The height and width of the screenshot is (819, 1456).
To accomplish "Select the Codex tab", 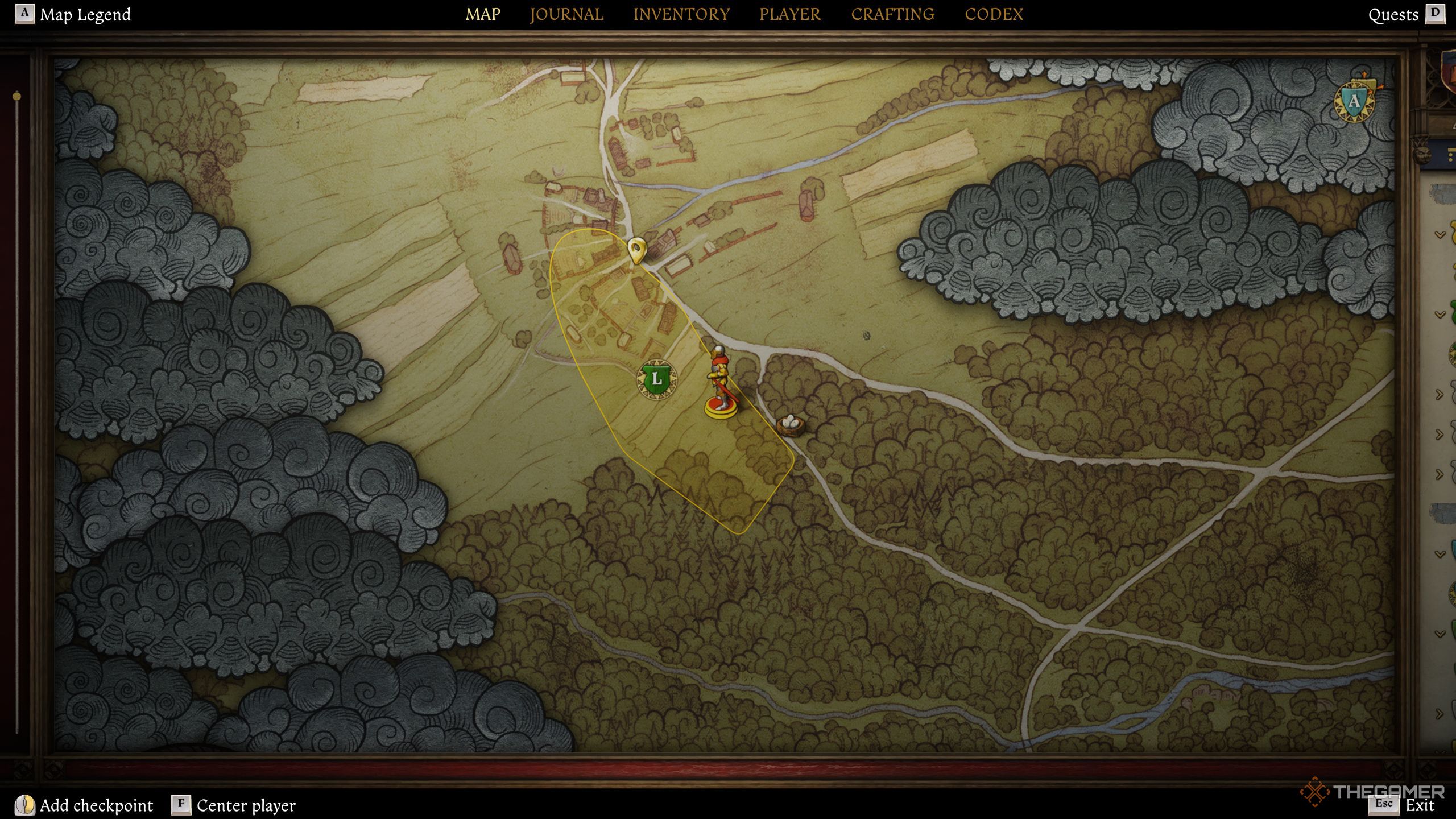I will pos(994,14).
